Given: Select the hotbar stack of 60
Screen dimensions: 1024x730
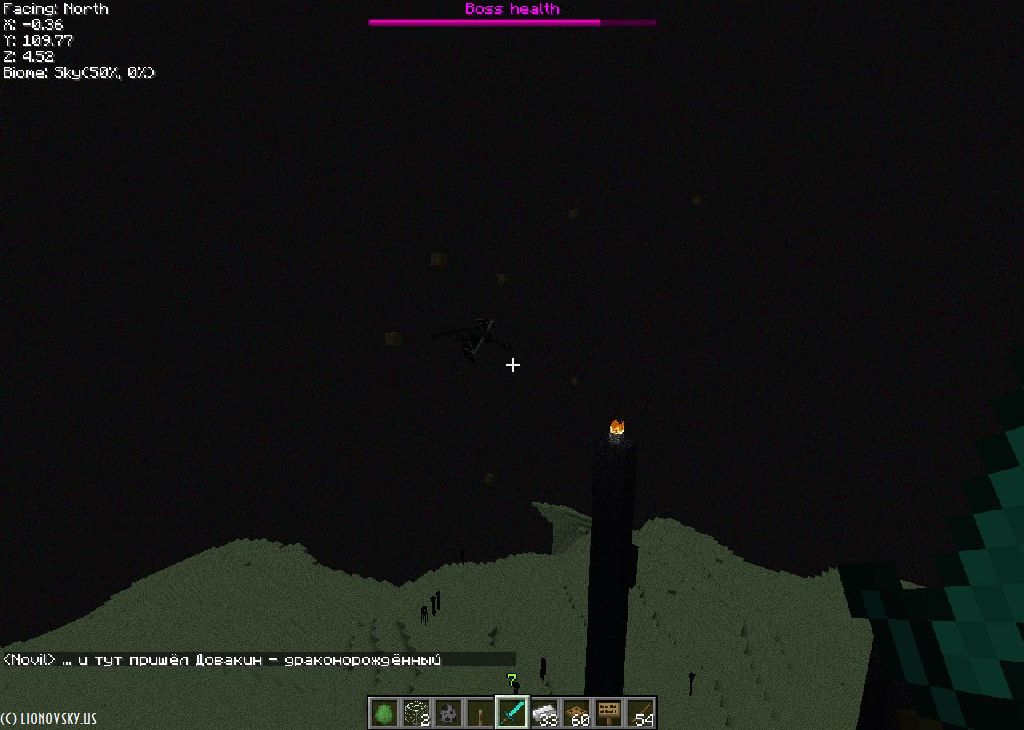Looking at the screenshot, I should pyautogui.click(x=576, y=713).
